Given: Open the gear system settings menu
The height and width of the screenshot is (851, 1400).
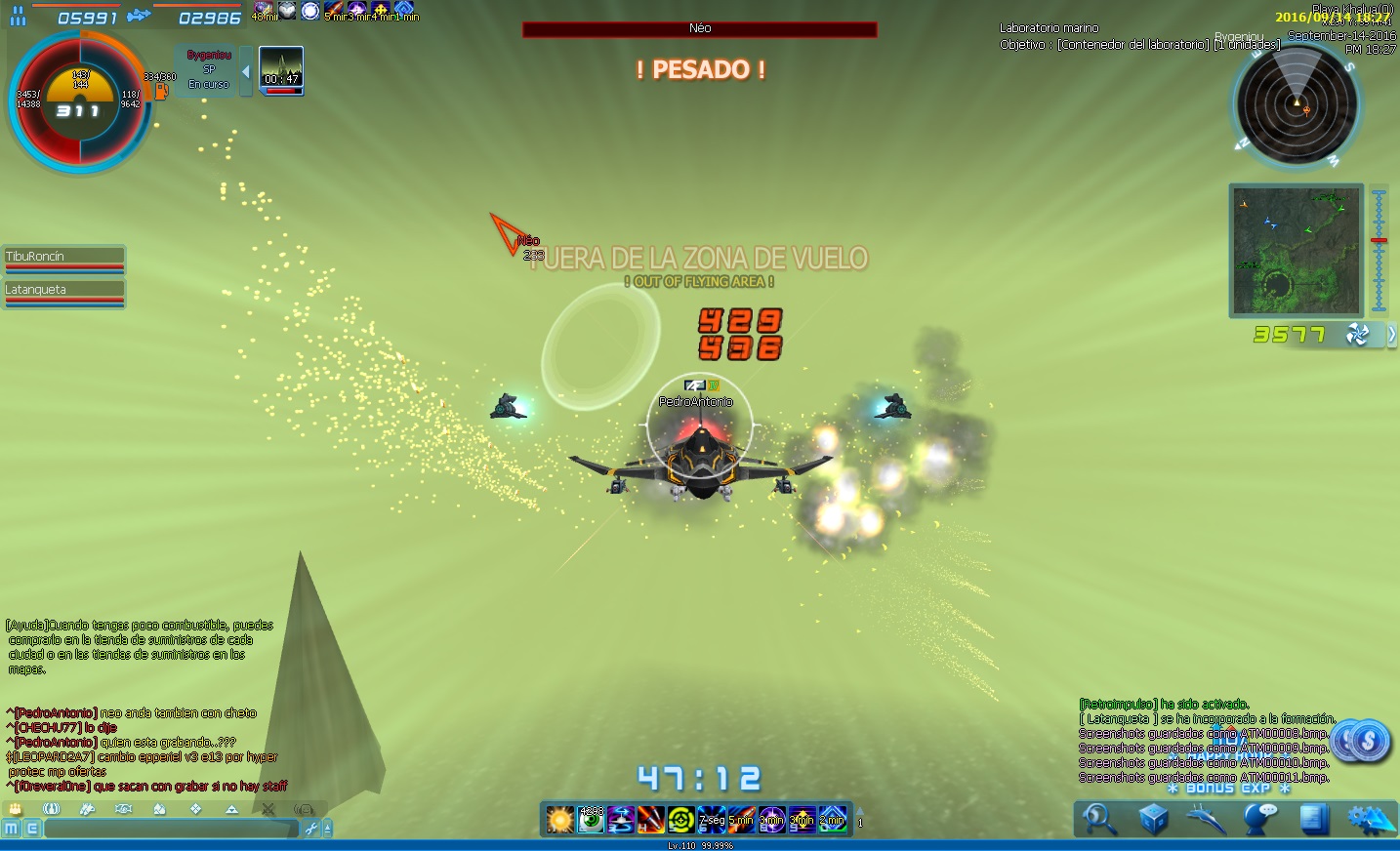Looking at the screenshot, I should (1371, 820).
